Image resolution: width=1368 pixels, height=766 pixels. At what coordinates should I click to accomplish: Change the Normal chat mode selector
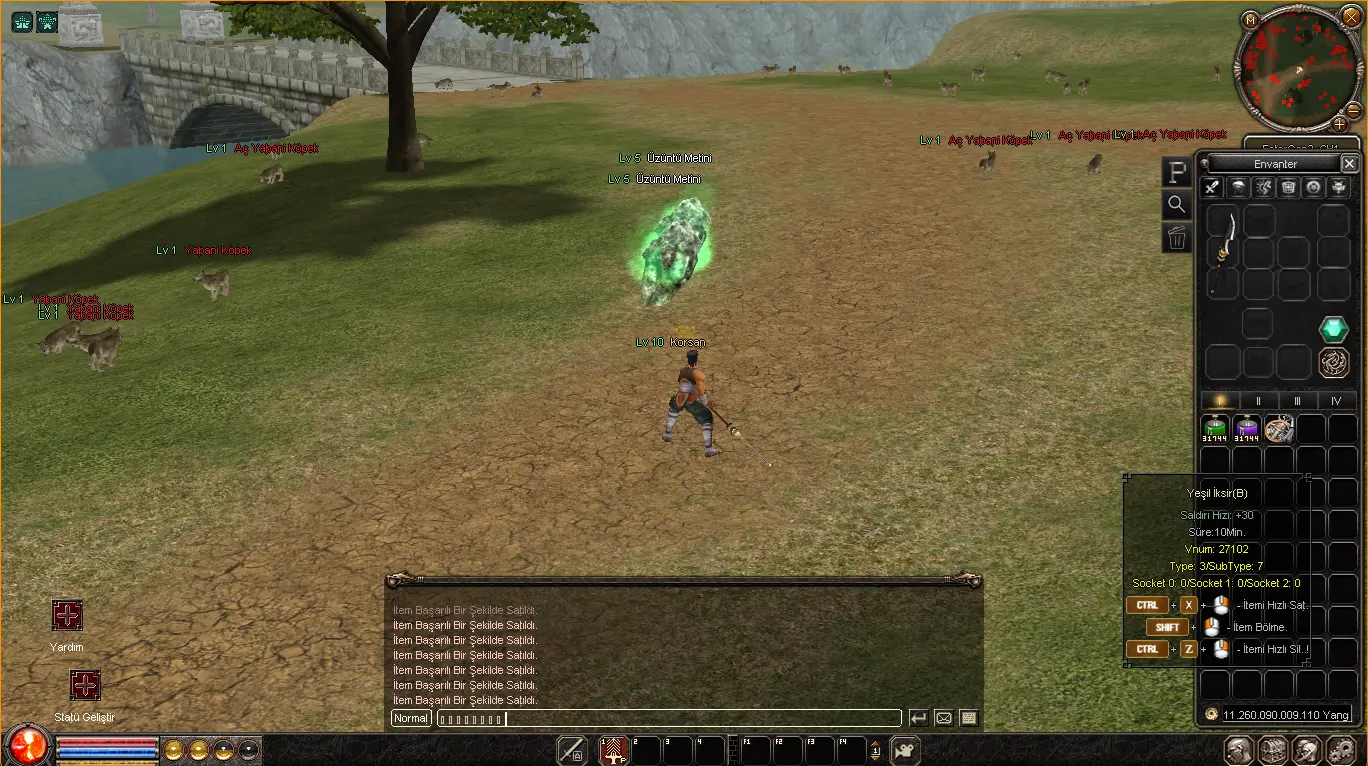point(411,718)
